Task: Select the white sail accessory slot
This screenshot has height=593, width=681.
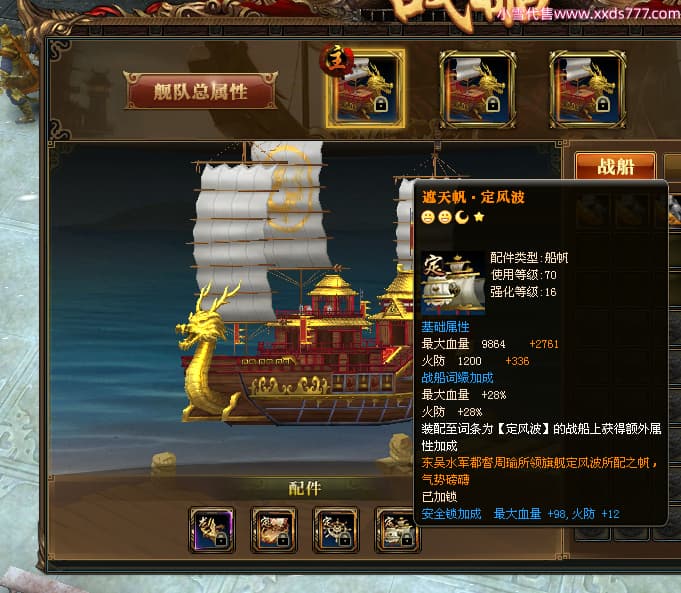Action: coord(396,530)
